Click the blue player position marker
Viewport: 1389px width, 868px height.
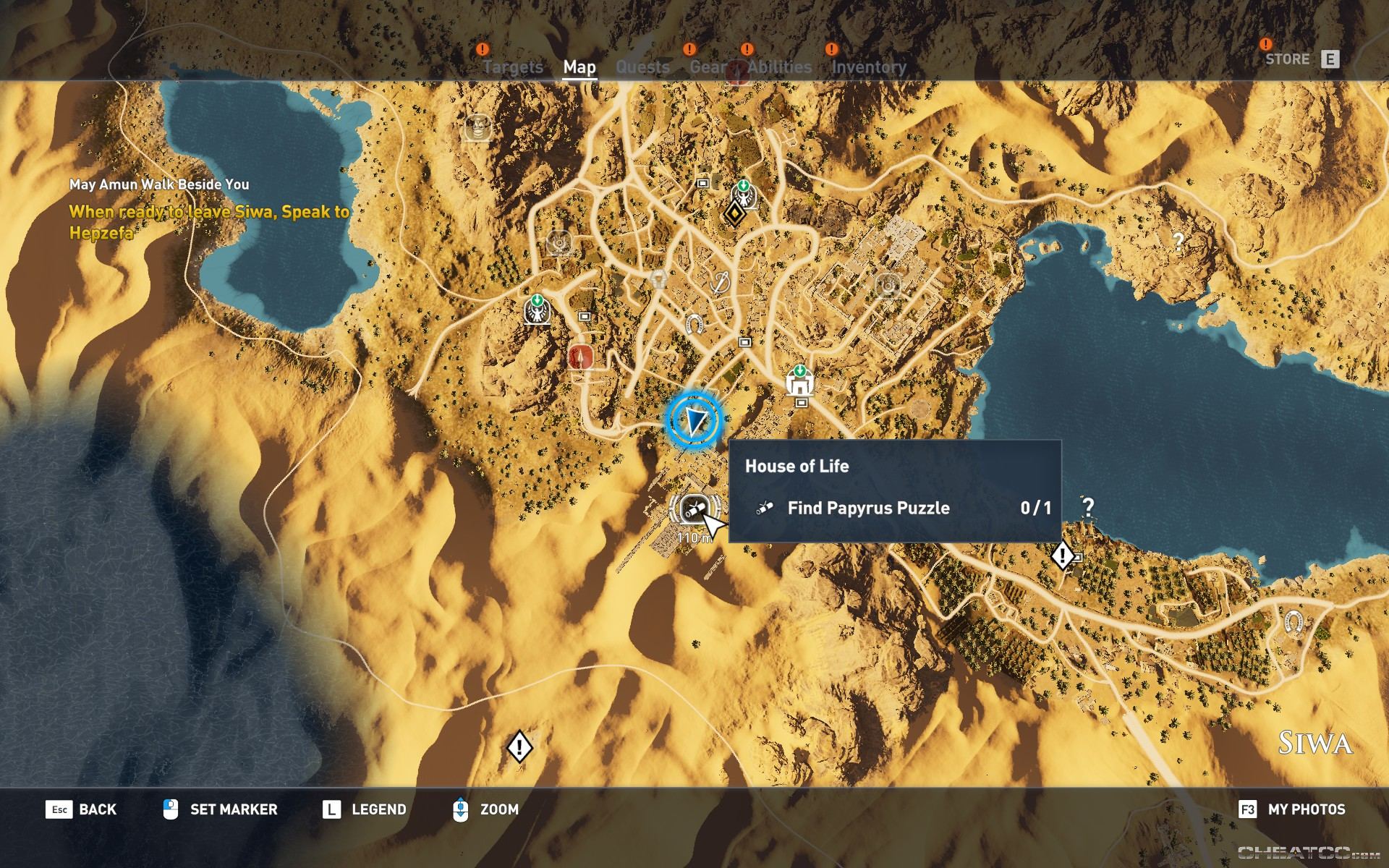click(694, 420)
